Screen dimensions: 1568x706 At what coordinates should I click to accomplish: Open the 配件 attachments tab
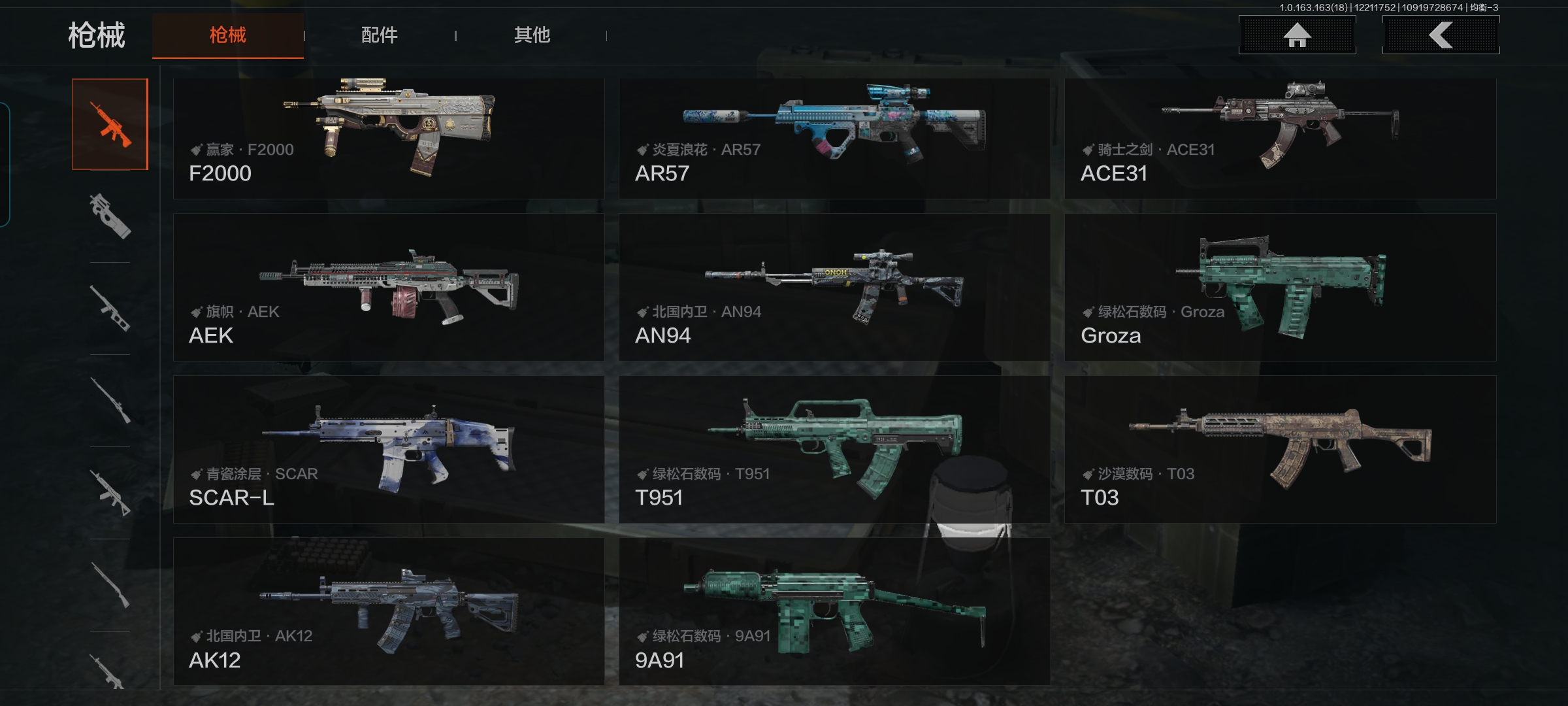(x=380, y=35)
